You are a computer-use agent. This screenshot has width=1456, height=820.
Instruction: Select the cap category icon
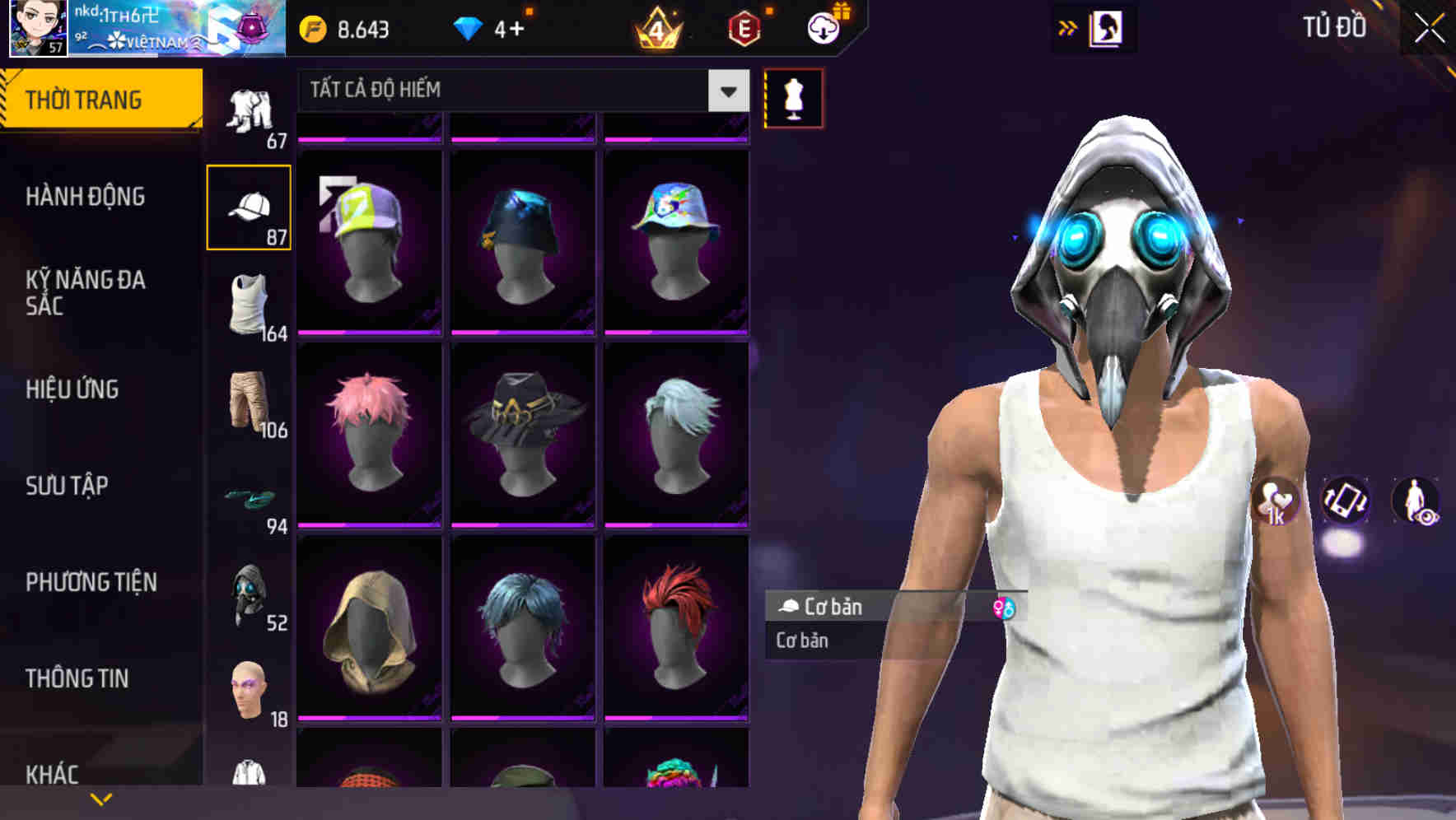click(250, 206)
